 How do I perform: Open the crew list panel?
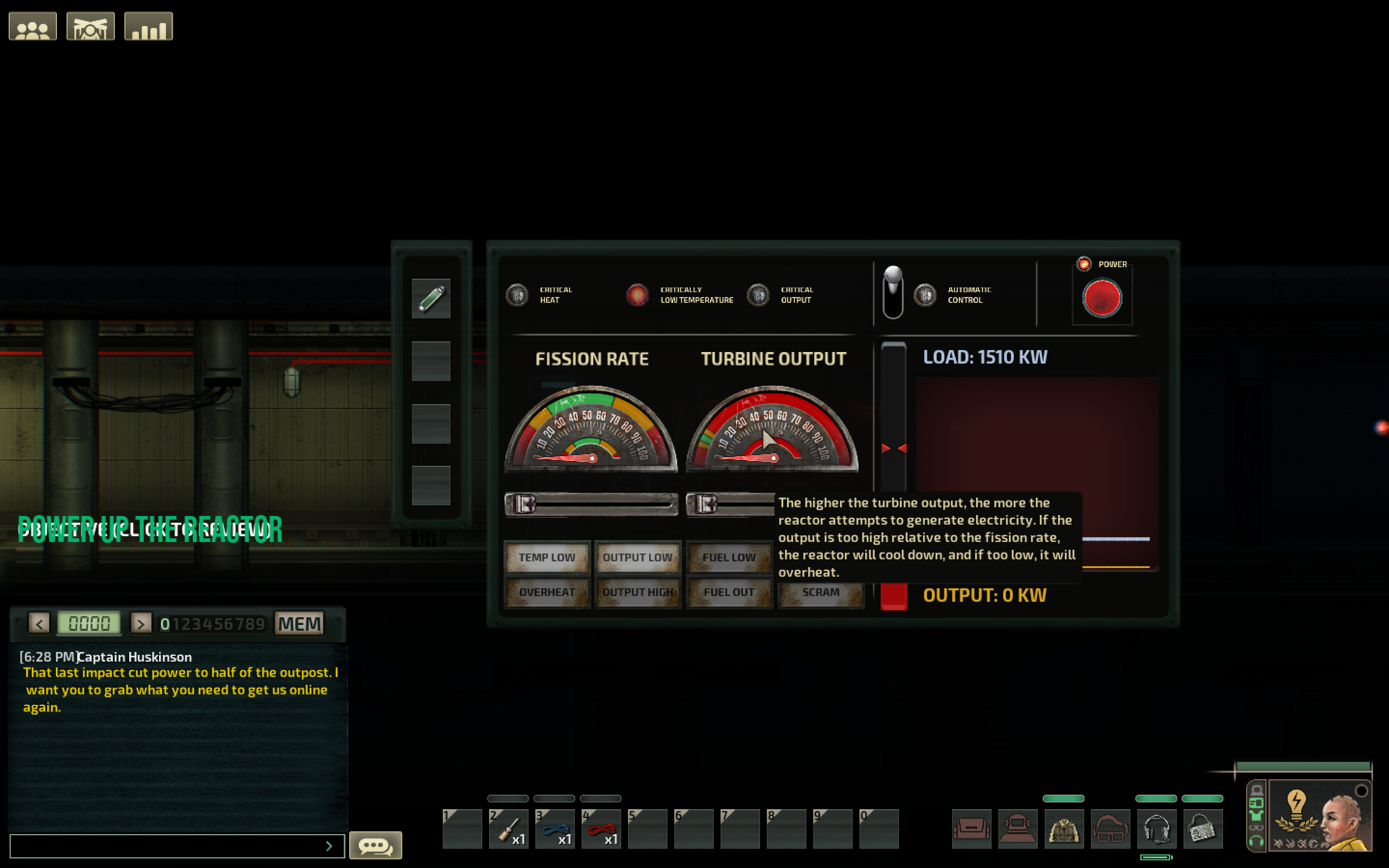click(x=32, y=25)
